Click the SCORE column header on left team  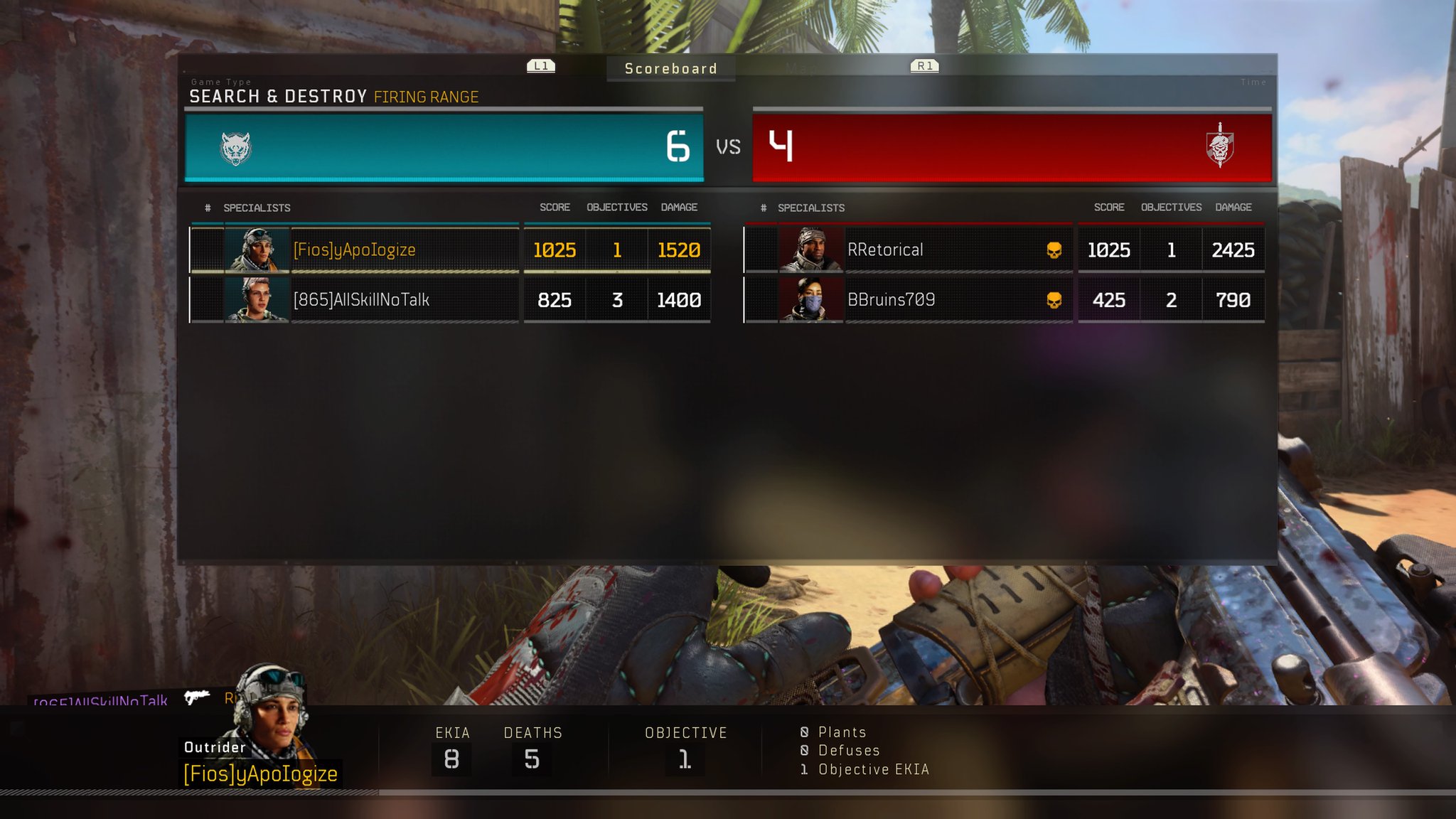coord(554,207)
